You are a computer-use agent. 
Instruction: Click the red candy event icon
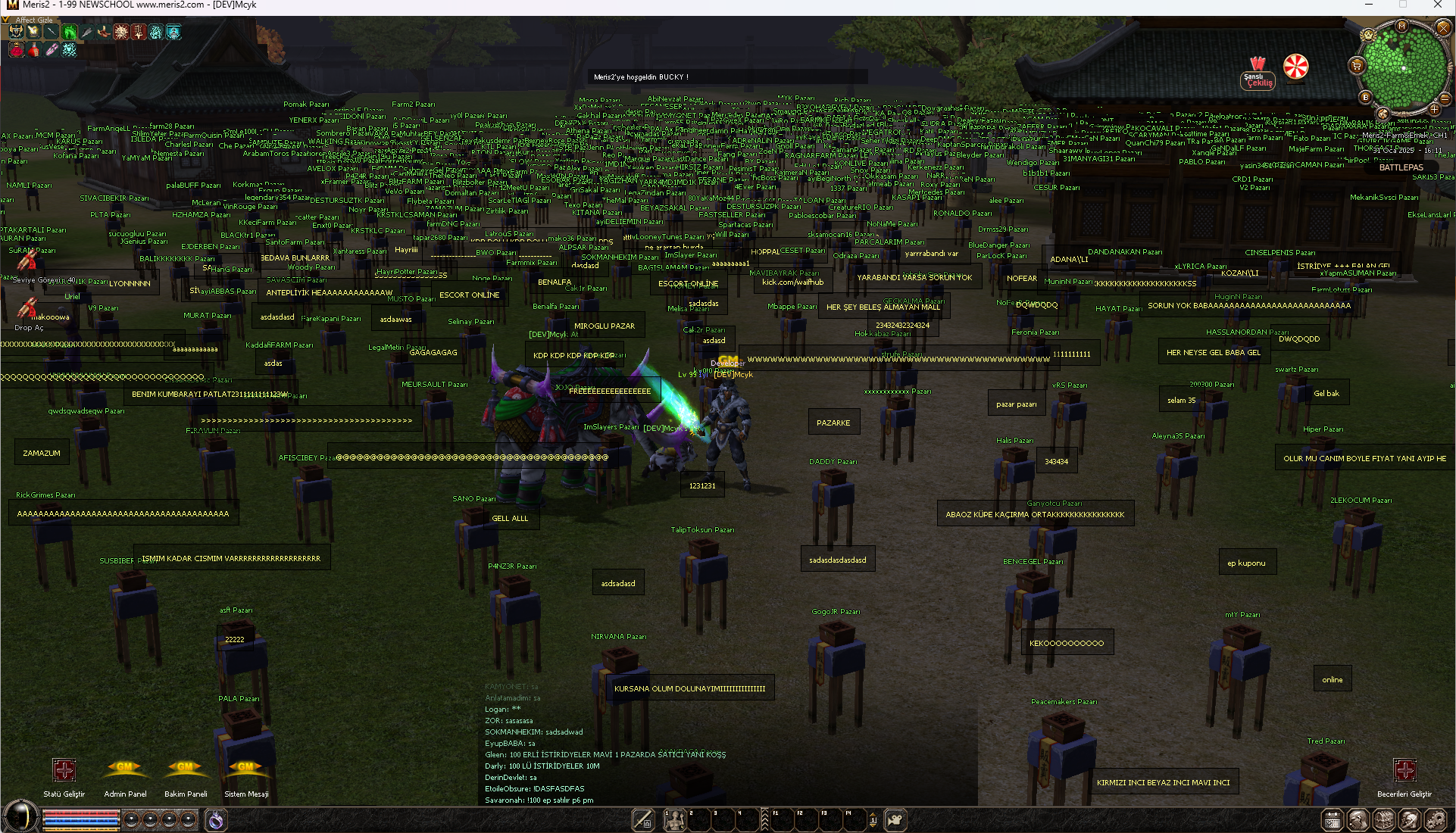[1296, 67]
